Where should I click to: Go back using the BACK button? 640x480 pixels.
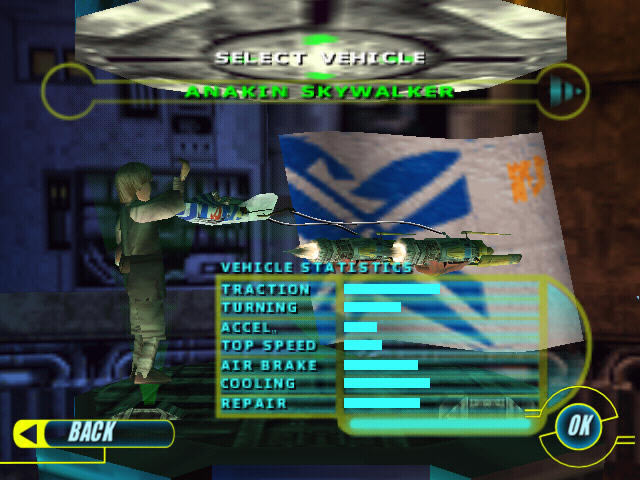point(90,432)
